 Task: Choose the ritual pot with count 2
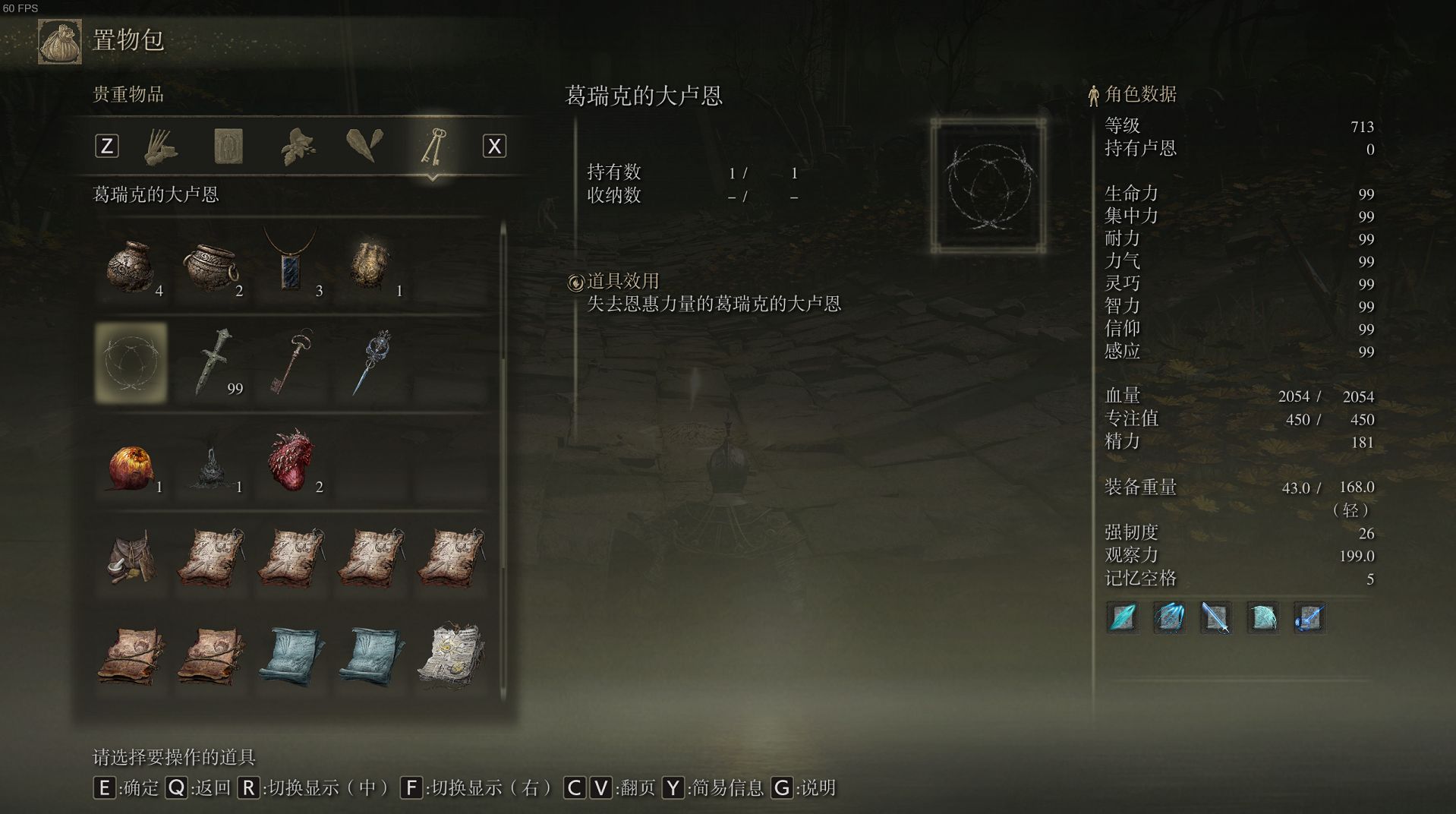click(211, 267)
